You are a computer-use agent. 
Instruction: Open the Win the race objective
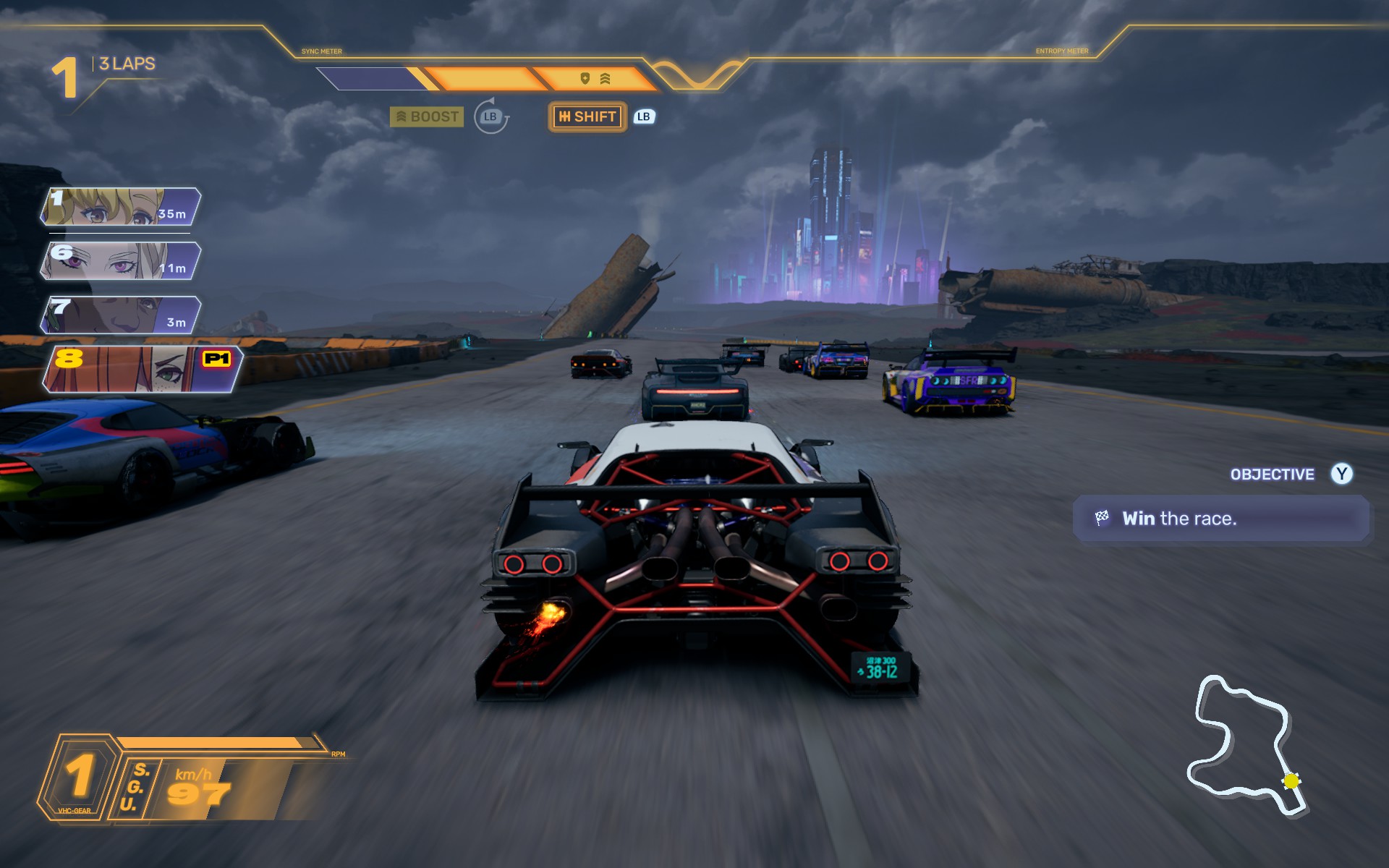point(1220,519)
